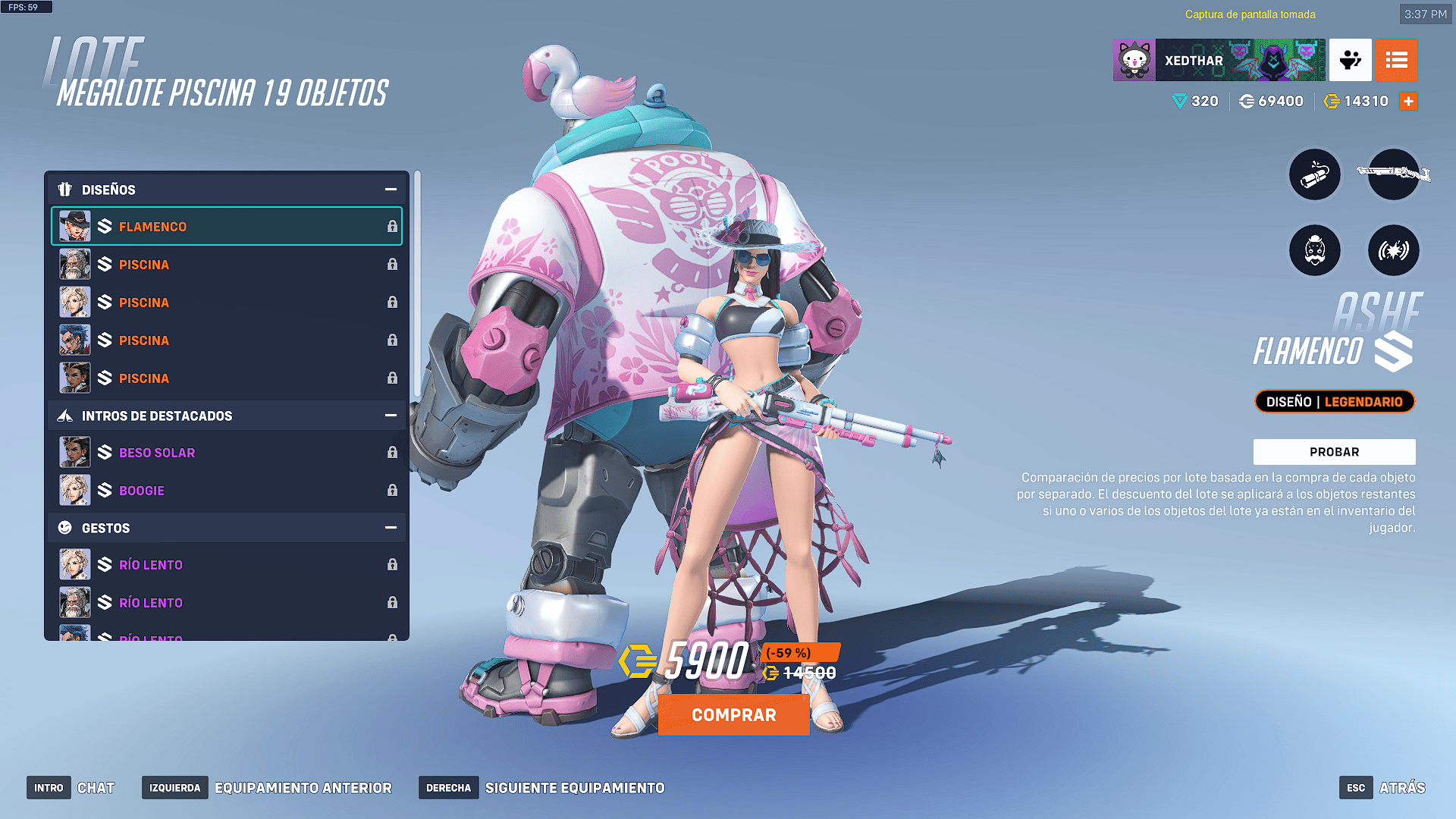This screenshot has height=819, width=1456.
Task: Open the orange list menu button
Action: coord(1396,60)
